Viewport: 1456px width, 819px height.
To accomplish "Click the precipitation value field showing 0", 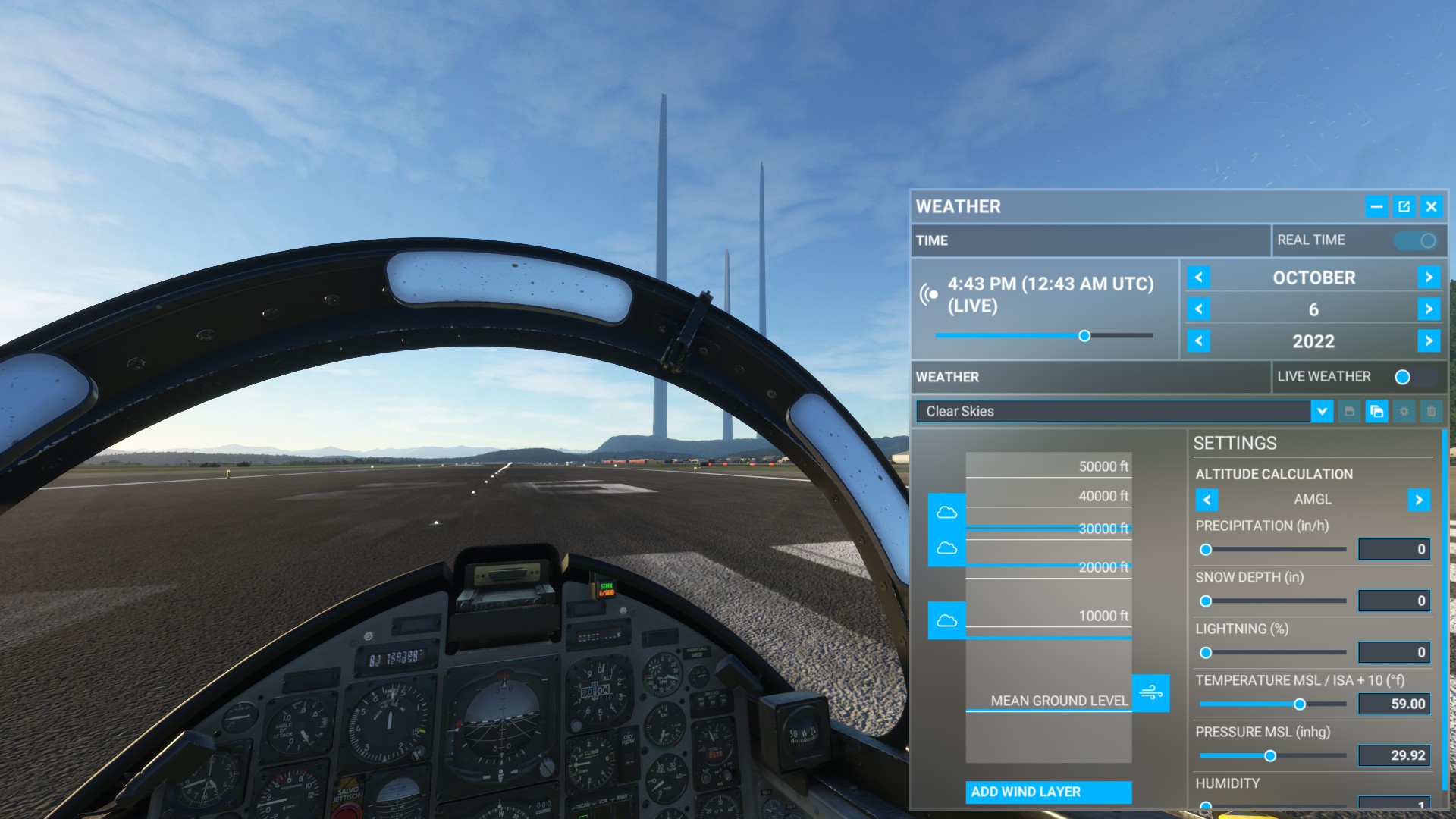I will point(1394,549).
